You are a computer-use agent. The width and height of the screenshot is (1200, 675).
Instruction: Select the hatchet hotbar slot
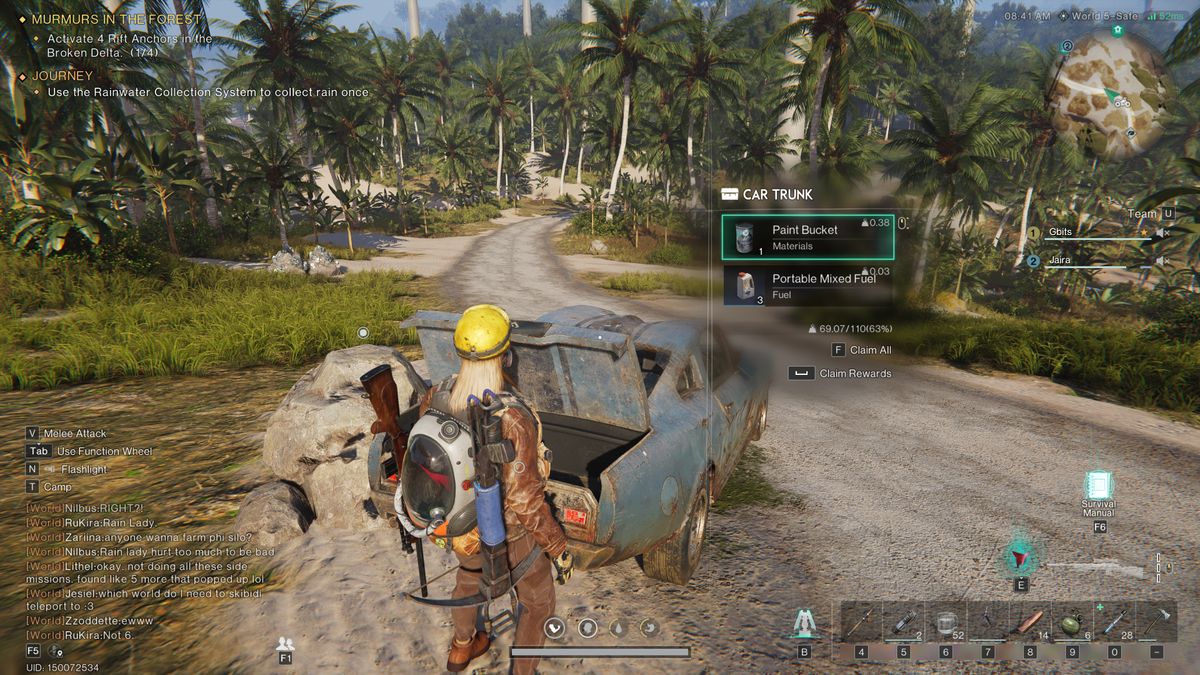point(1156,622)
